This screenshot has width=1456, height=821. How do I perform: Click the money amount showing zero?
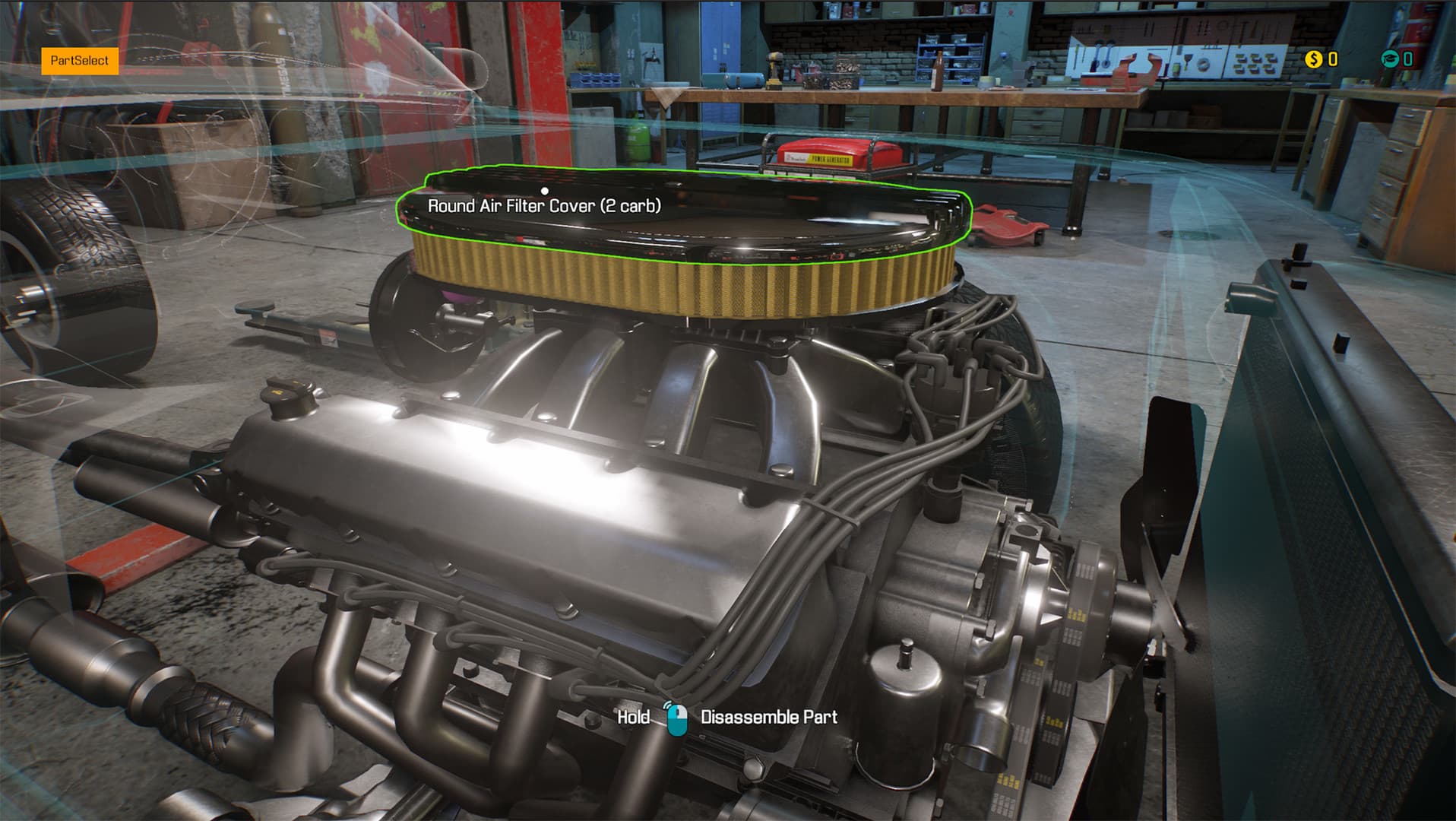coord(1332,59)
